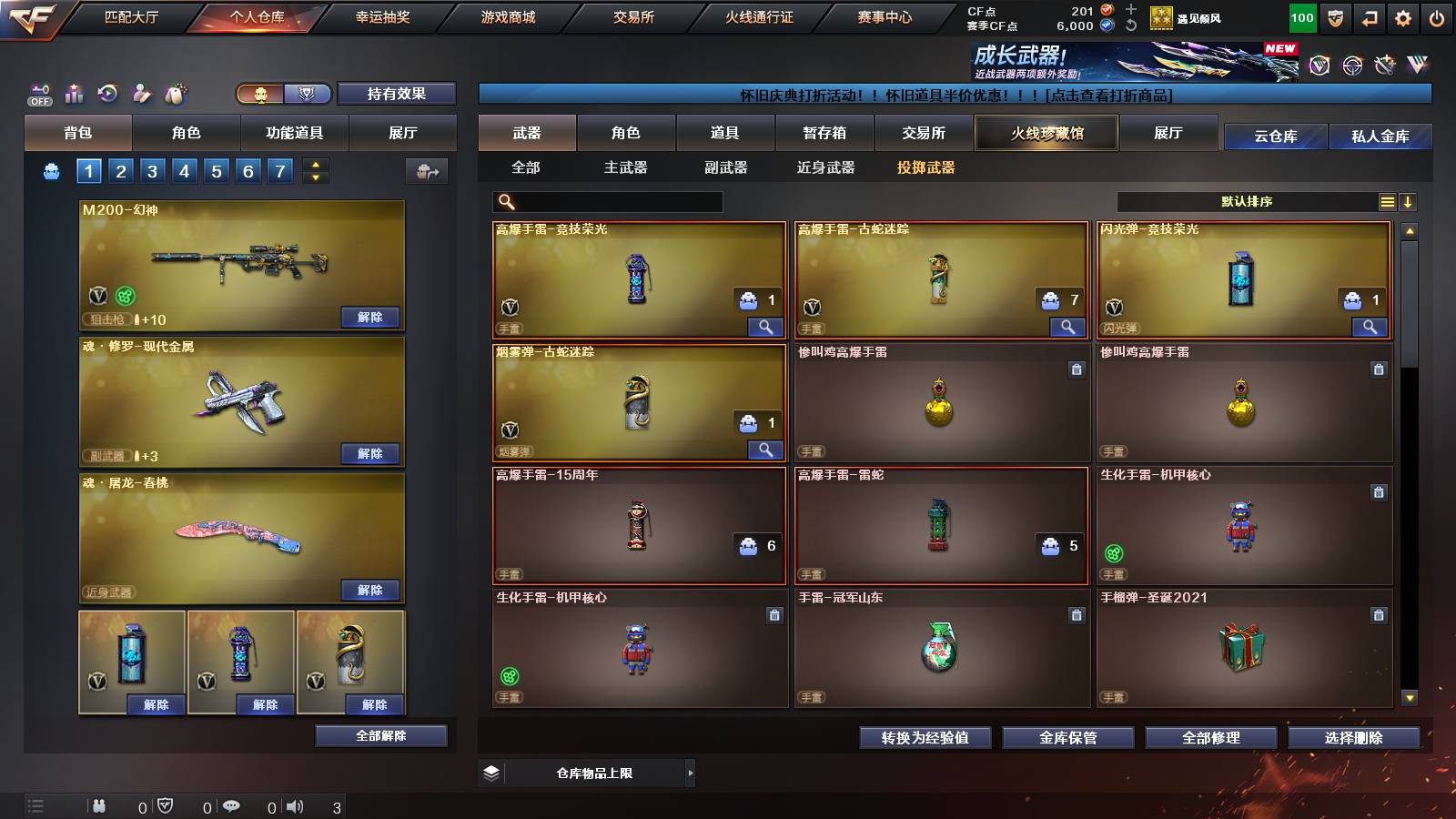The image size is (1456, 819).
Task: Click the replay/record icon above the backpack
Action: tap(107, 94)
